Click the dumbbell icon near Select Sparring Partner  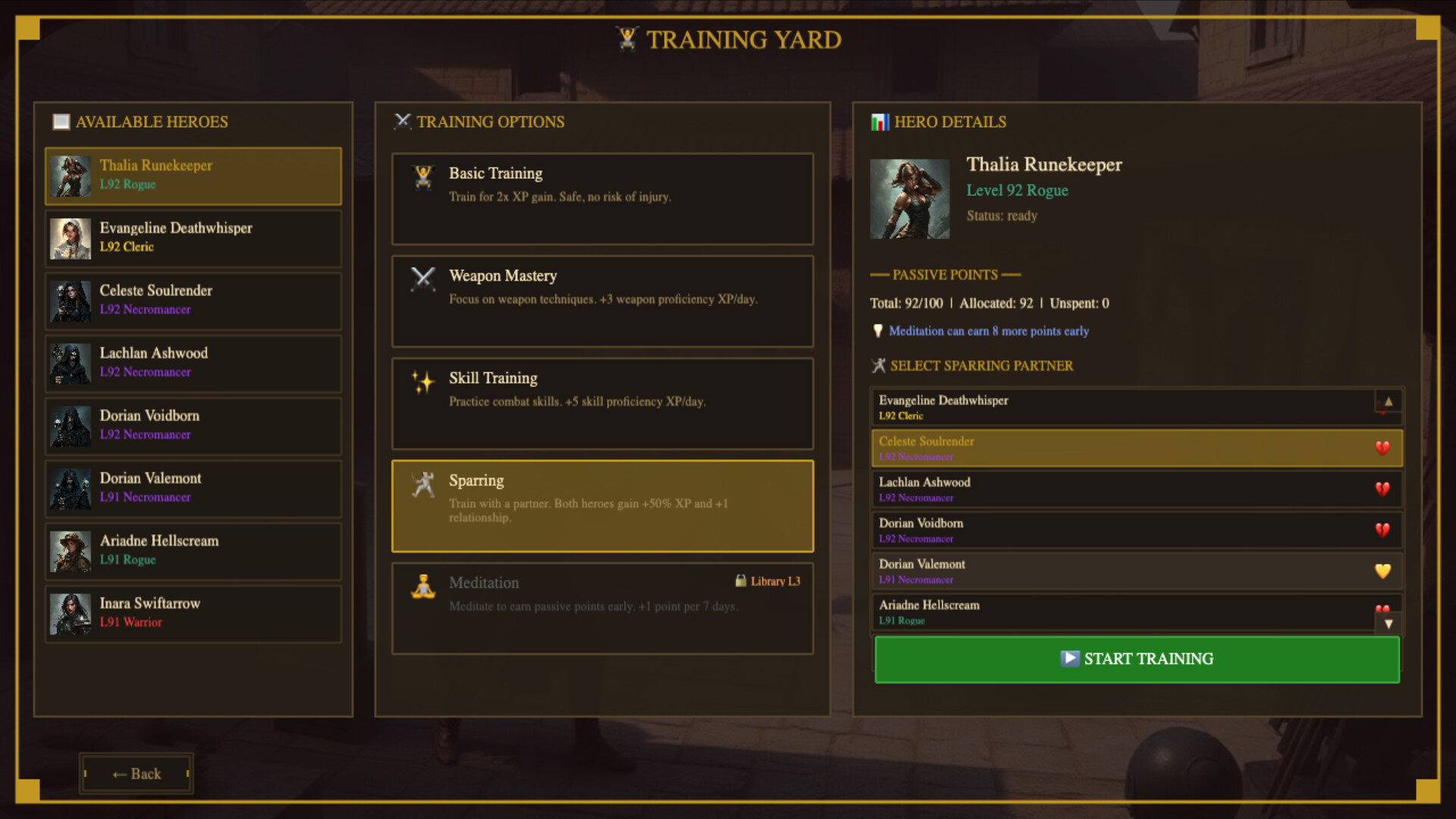(x=878, y=366)
